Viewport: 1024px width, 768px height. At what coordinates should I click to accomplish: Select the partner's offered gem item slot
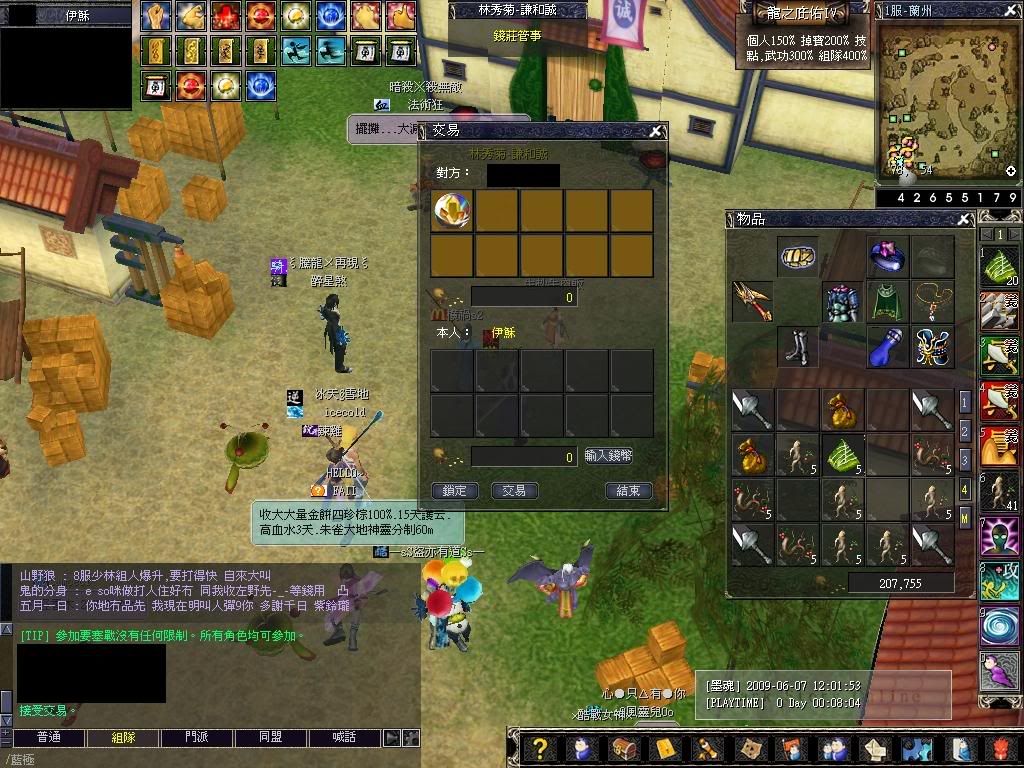pyautogui.click(x=453, y=211)
